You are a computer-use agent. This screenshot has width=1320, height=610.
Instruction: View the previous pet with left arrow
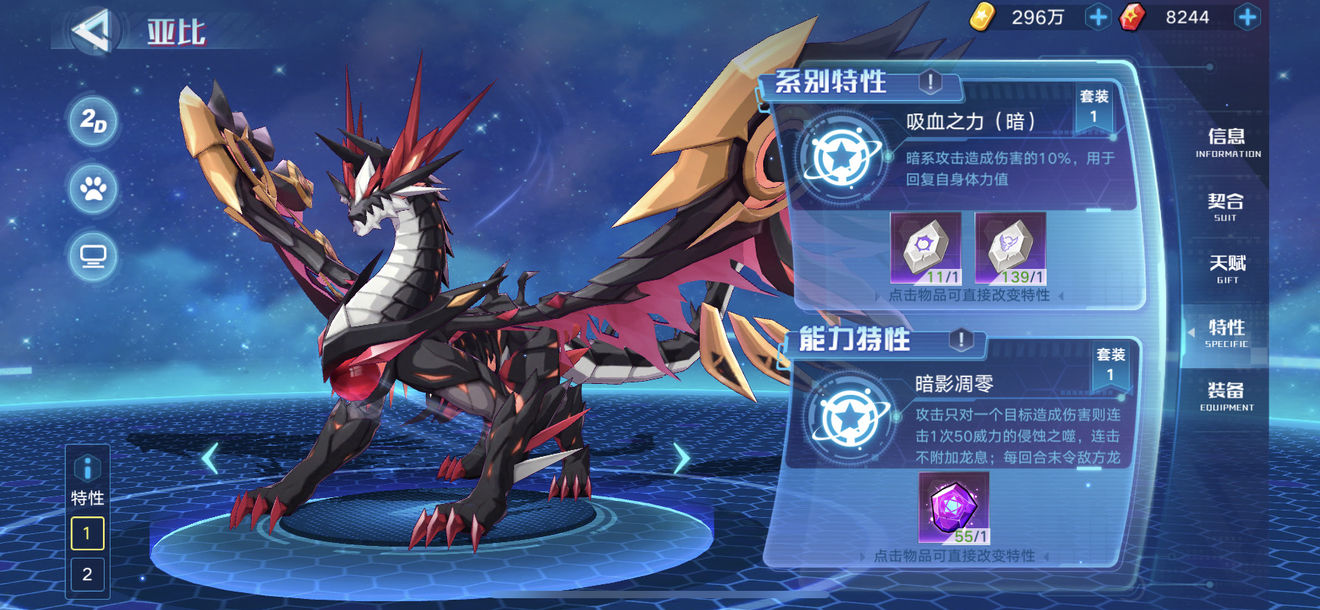click(x=210, y=459)
